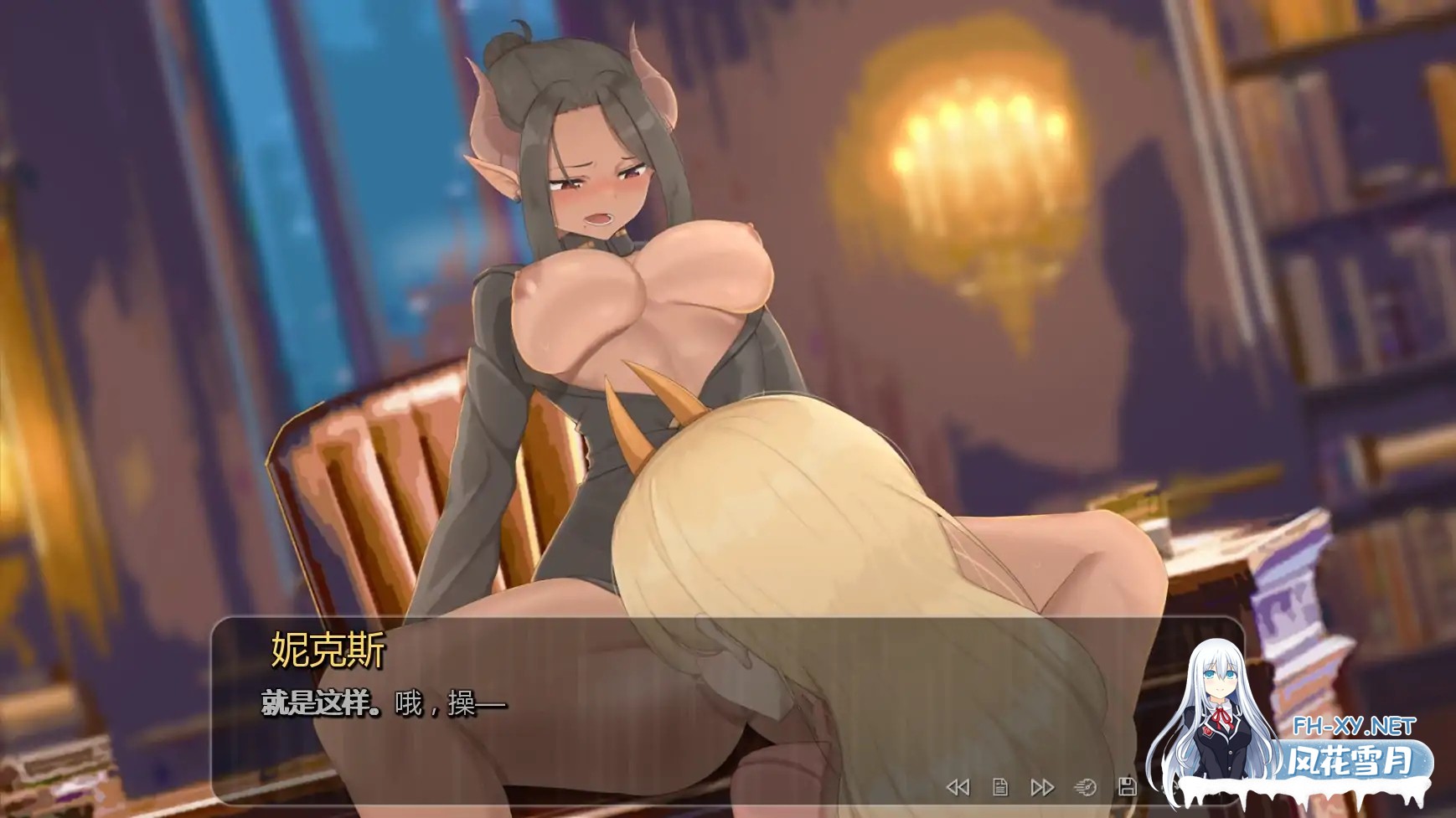The image size is (1456, 818).
Task: Open the save menu floppy disk icon
Action: pyautogui.click(x=1128, y=787)
